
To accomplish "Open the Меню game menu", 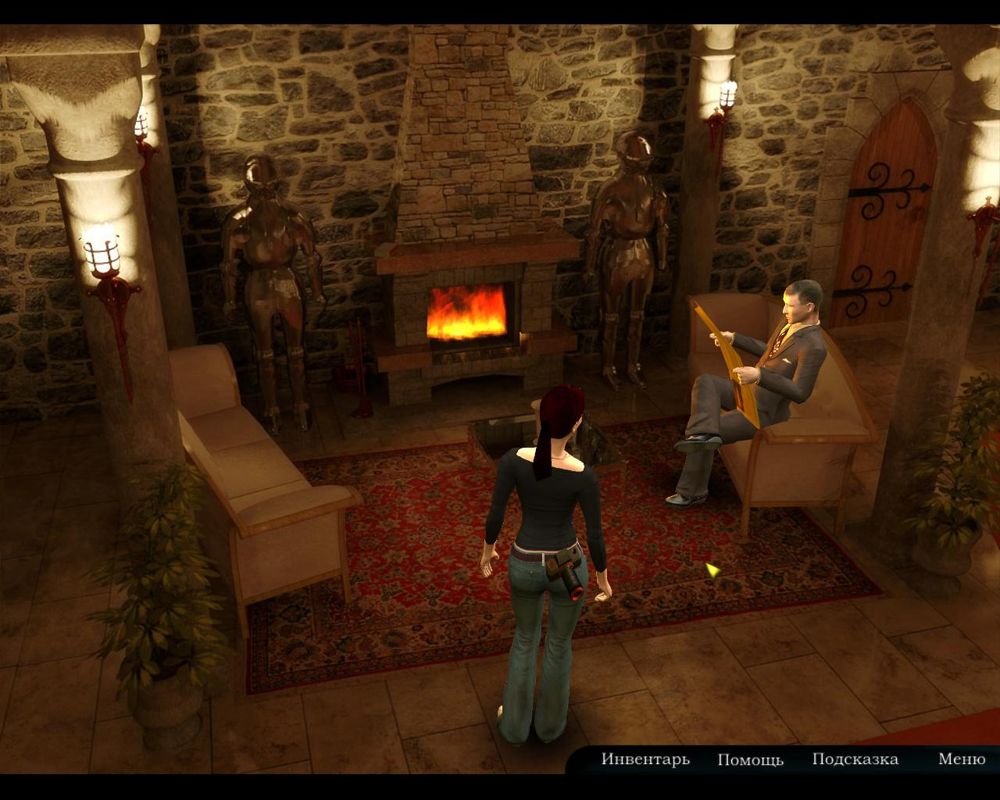I will 961,760.
